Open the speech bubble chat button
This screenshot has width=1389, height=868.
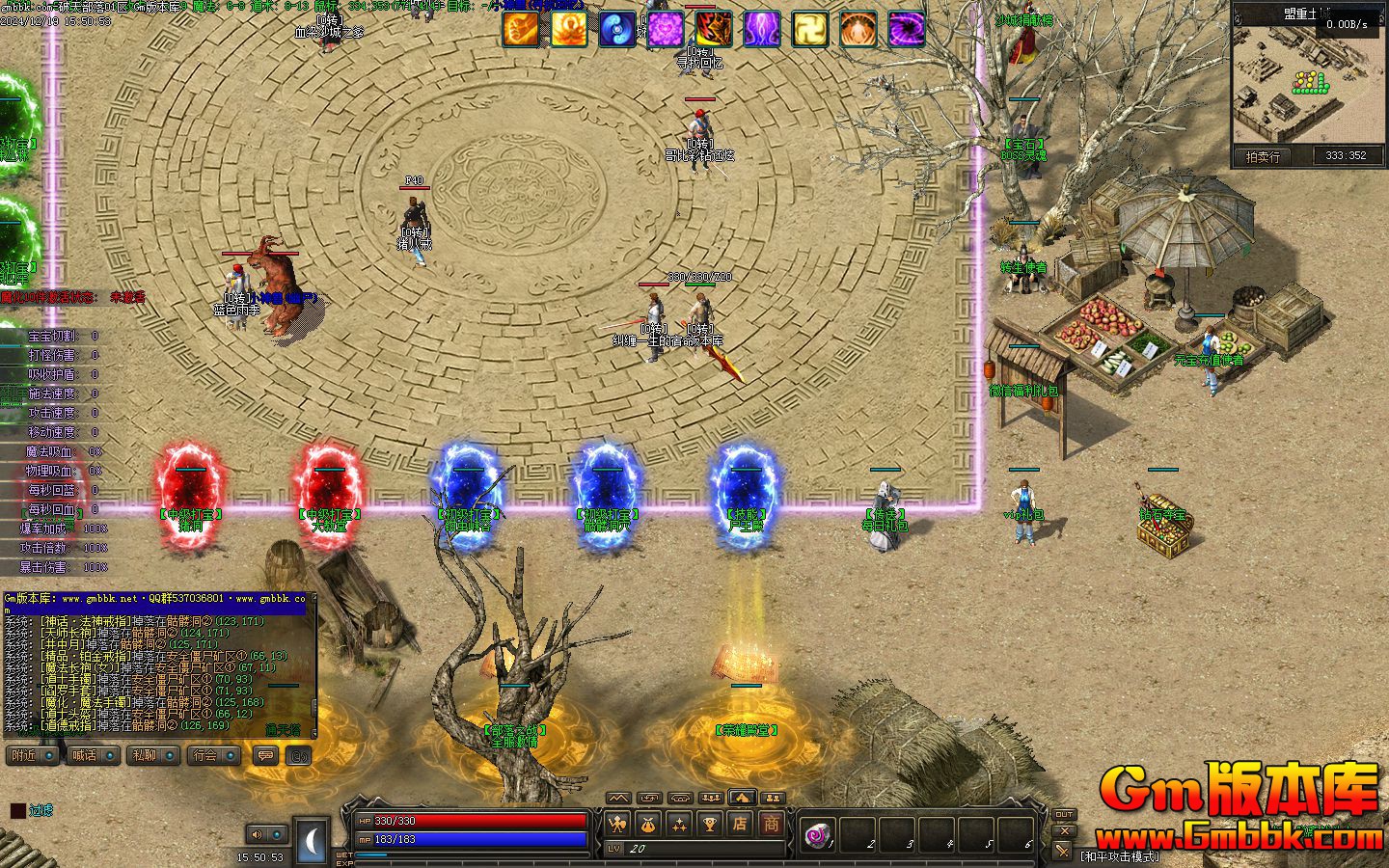coord(264,756)
